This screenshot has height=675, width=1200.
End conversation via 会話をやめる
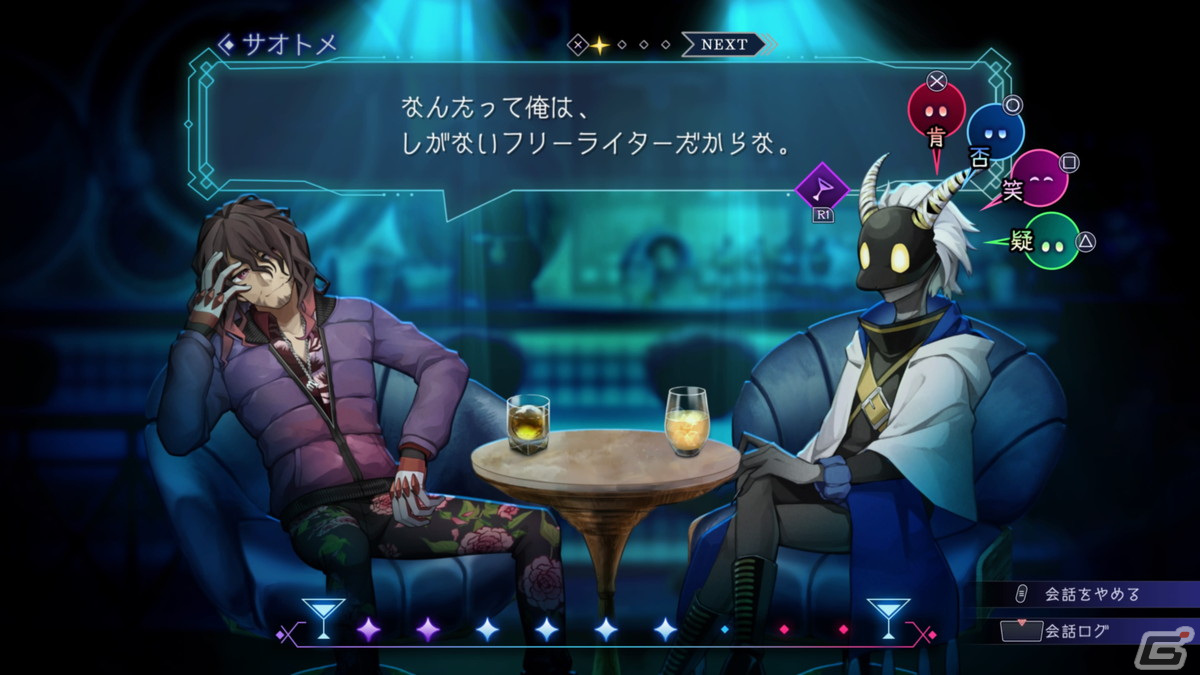(x=1092, y=594)
